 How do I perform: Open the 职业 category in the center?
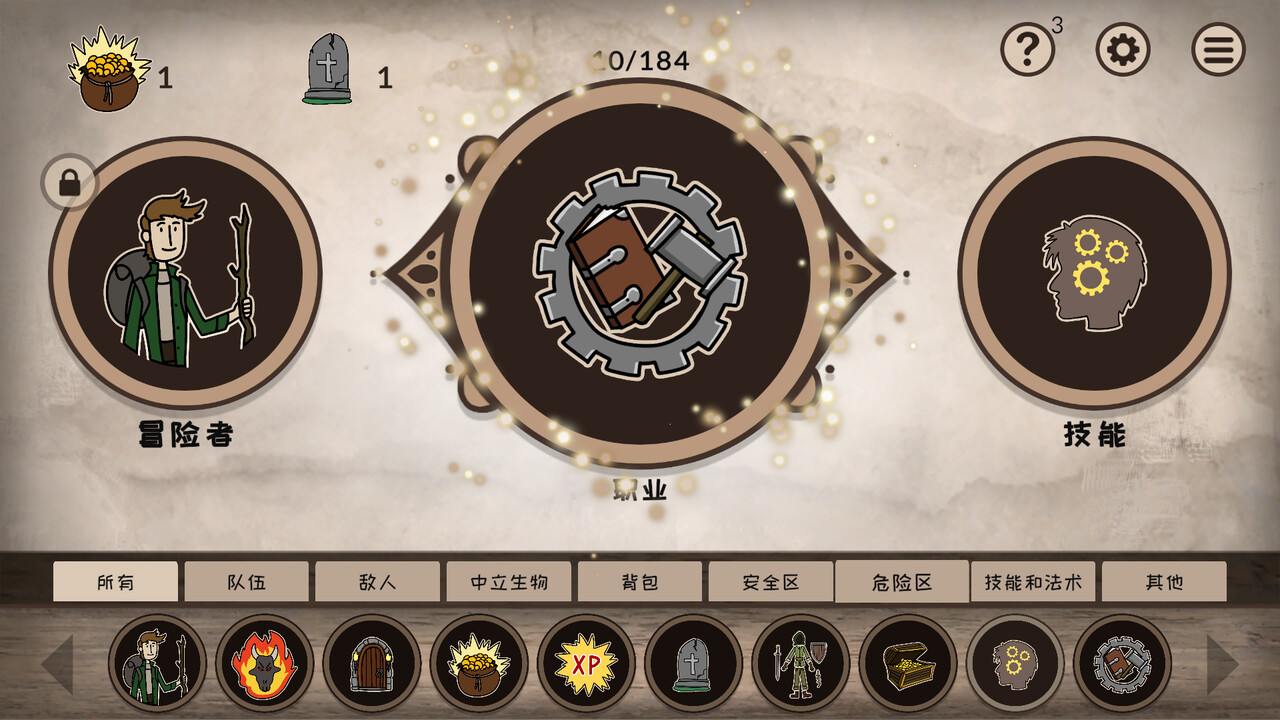click(640, 270)
